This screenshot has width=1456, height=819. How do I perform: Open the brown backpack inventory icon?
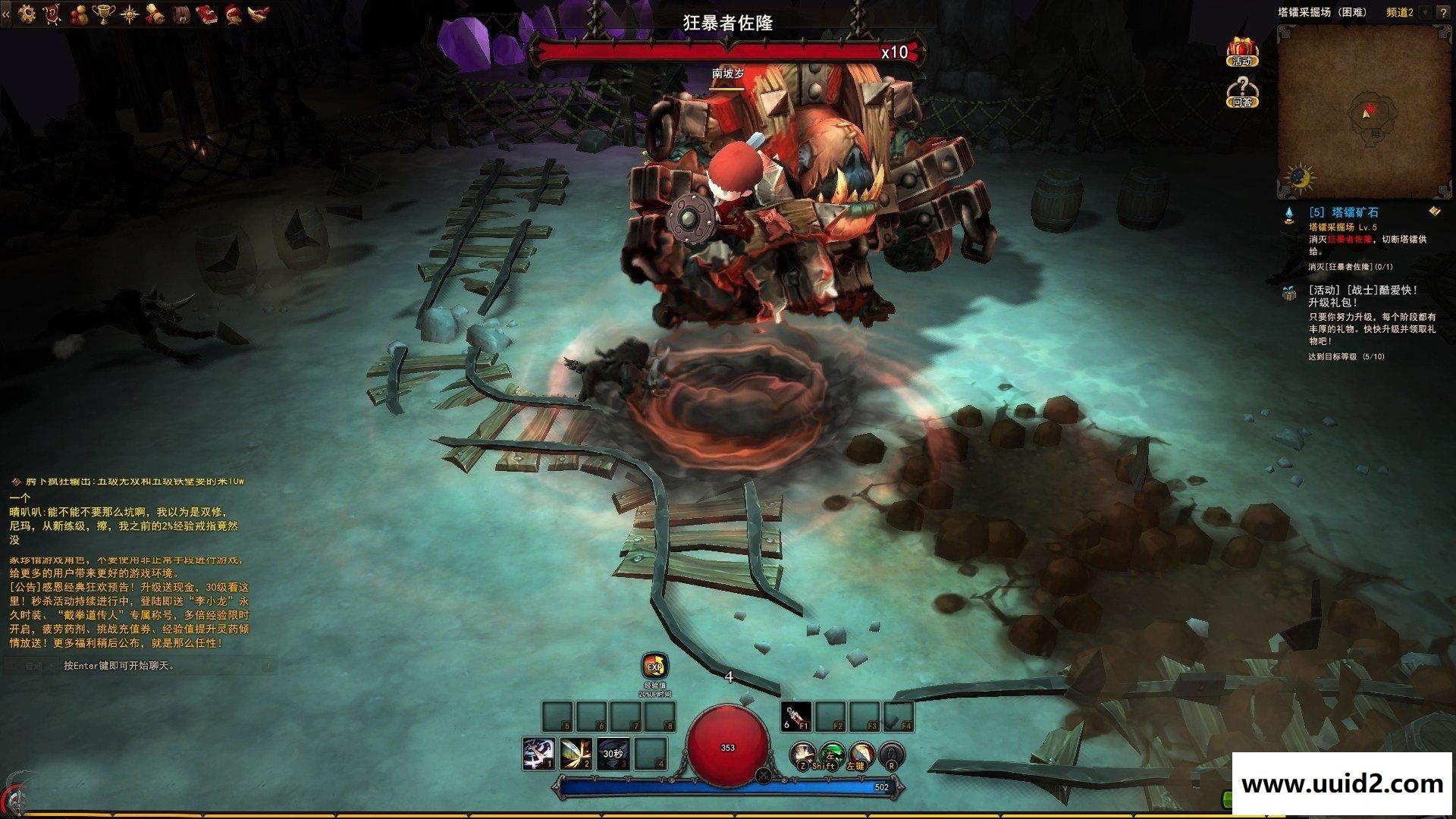181,13
